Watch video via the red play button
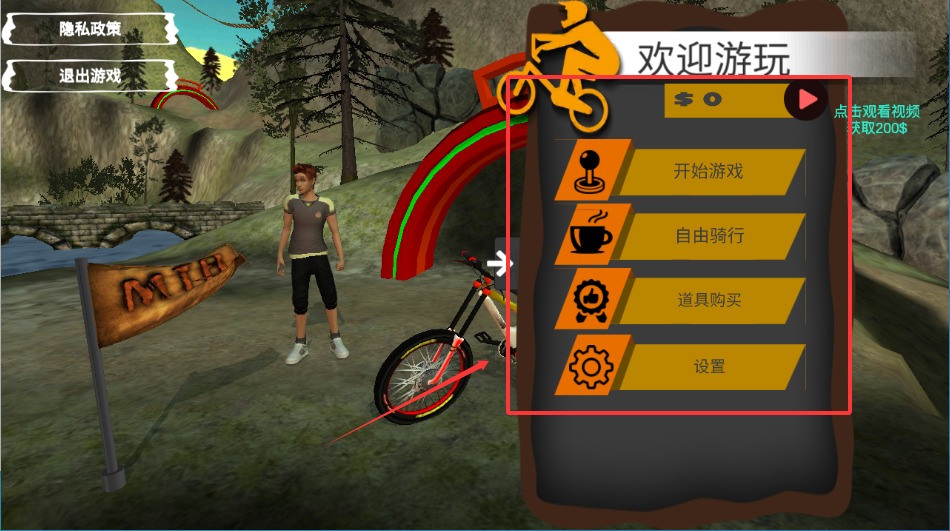 [806, 100]
